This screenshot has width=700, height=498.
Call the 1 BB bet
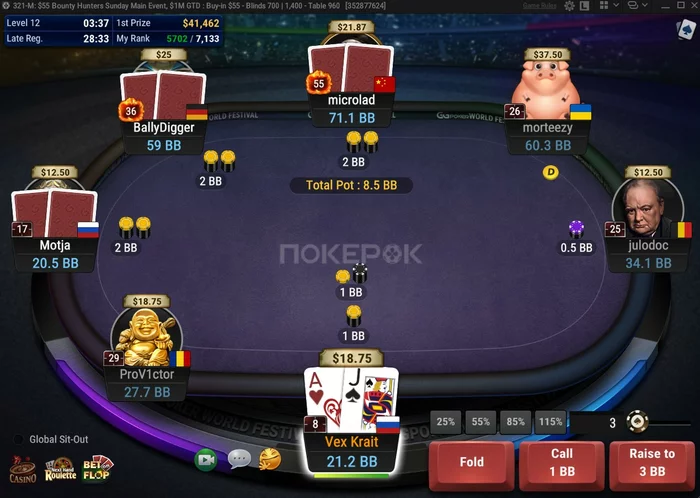tap(562, 462)
